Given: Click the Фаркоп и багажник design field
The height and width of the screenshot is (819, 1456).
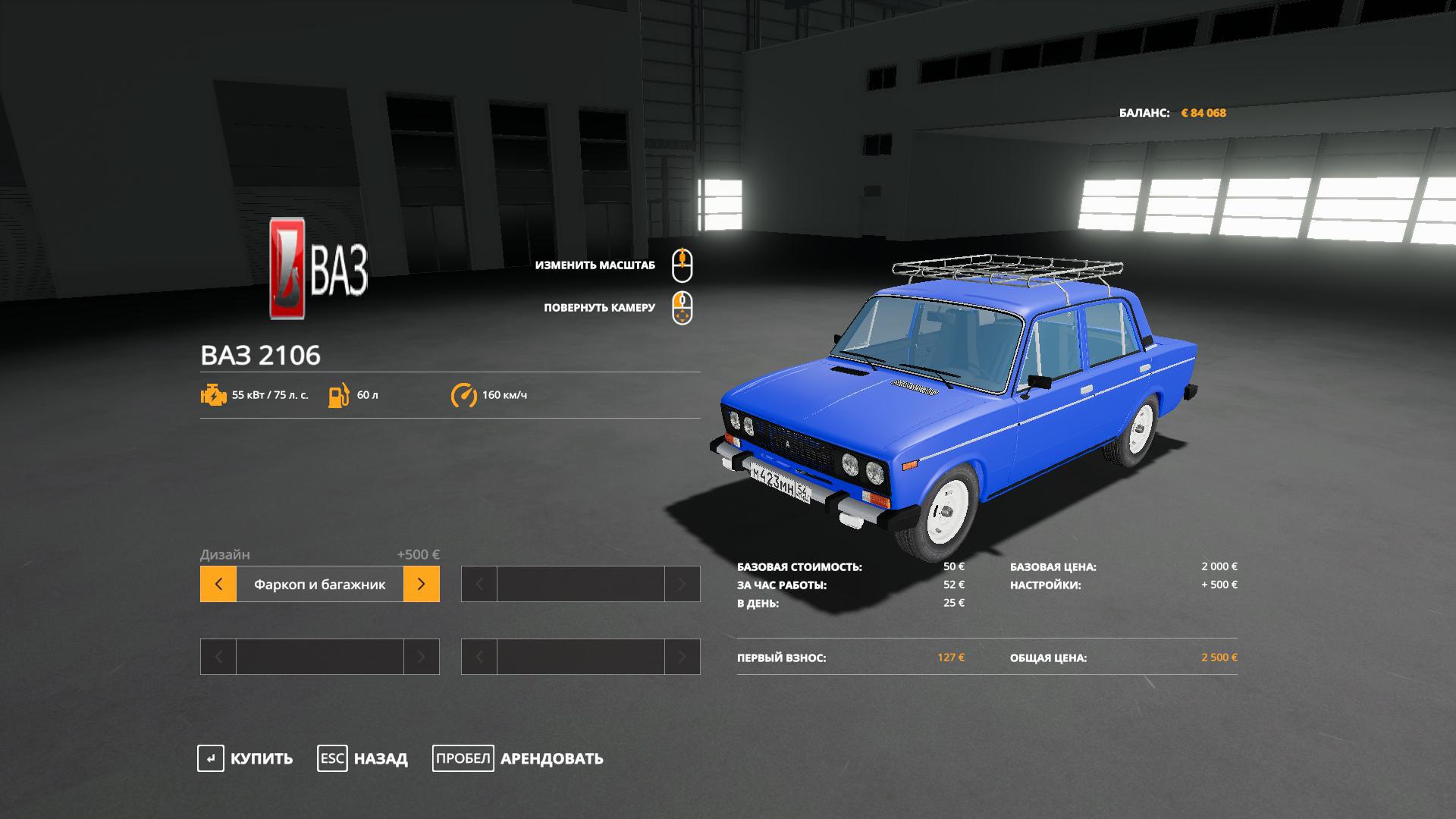Looking at the screenshot, I should tap(319, 585).
